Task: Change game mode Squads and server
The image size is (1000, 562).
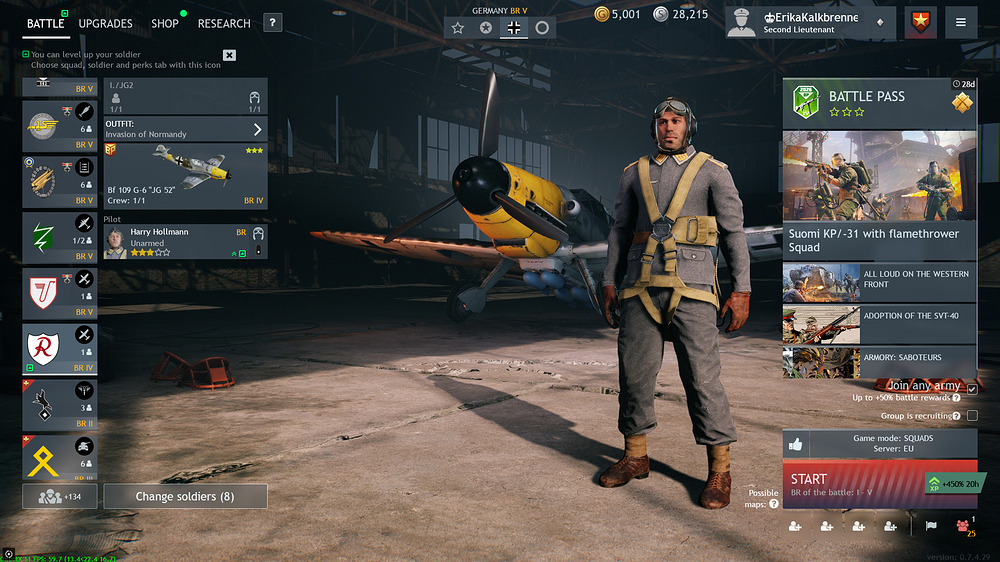Action: coord(879,444)
